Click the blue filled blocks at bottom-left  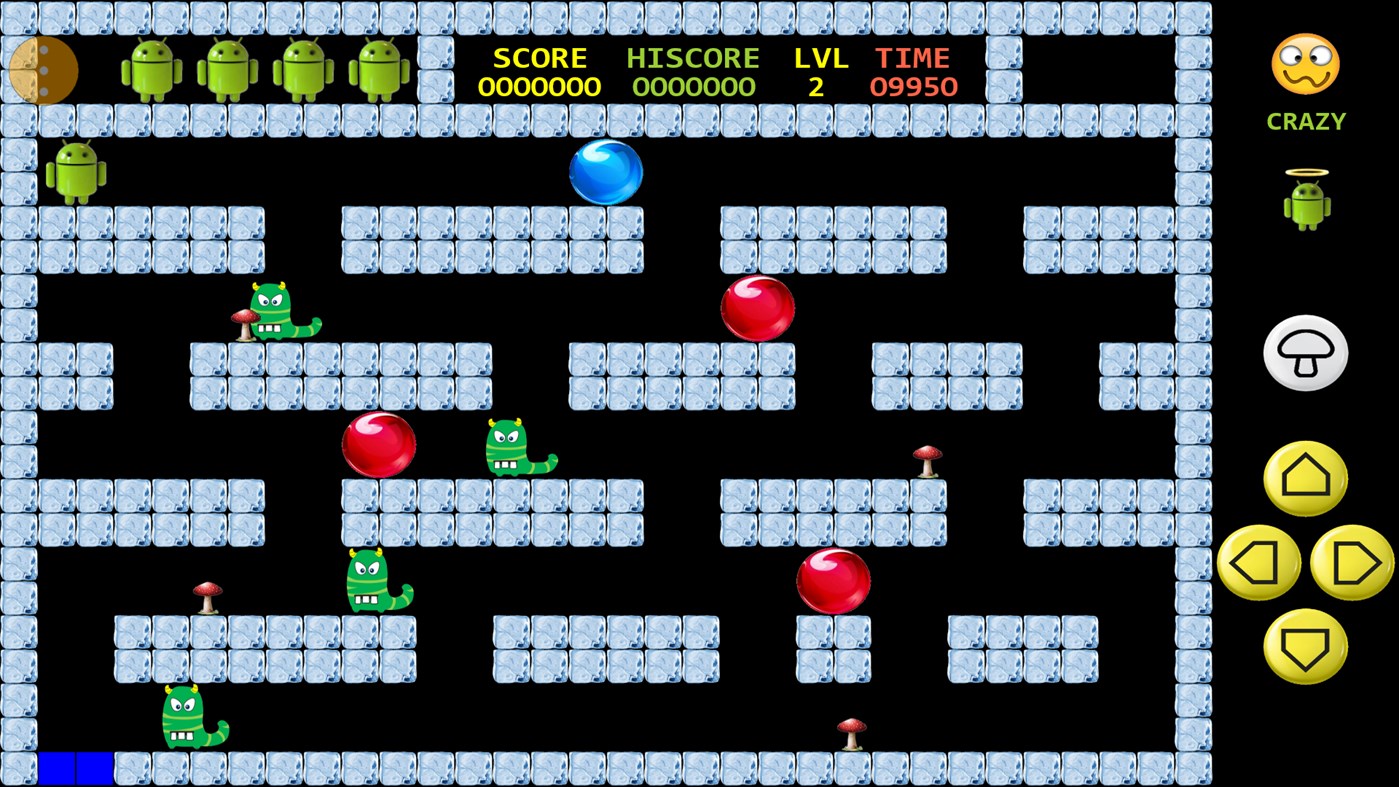(x=75, y=768)
